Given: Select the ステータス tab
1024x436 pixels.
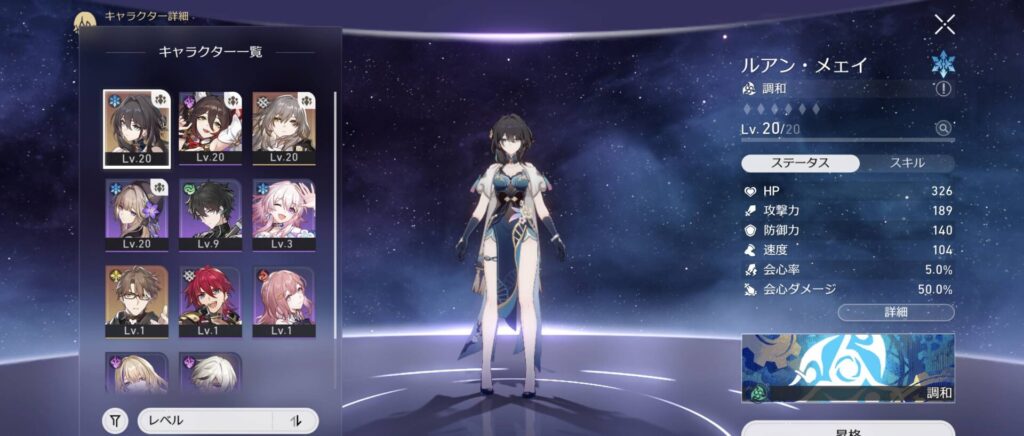Looking at the screenshot, I should (x=800, y=162).
